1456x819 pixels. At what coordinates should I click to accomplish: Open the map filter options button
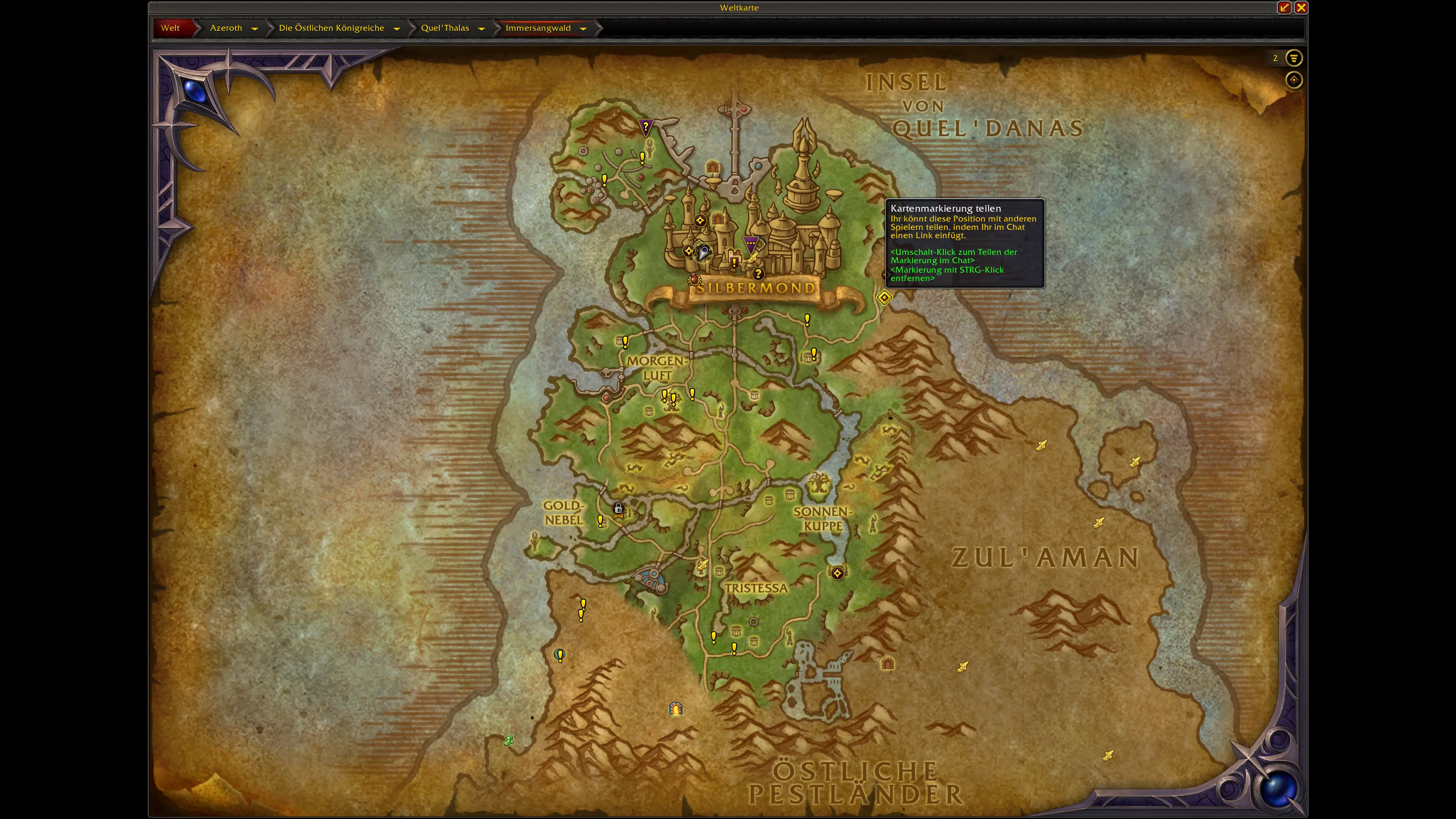1294,58
